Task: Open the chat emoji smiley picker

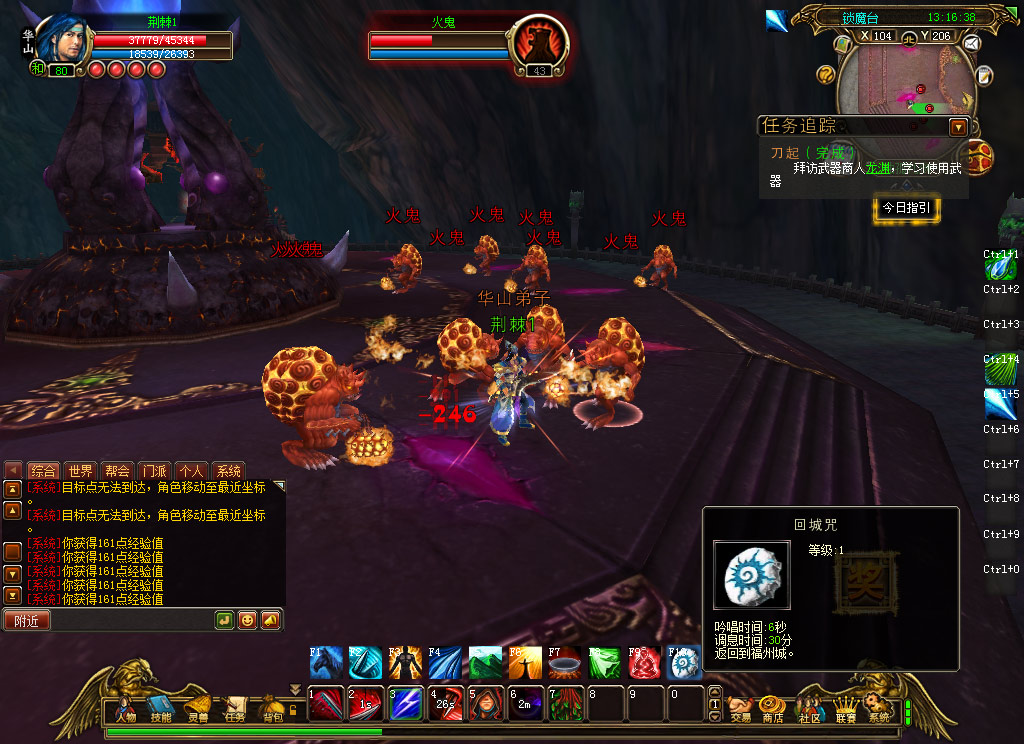Action: coord(247,620)
